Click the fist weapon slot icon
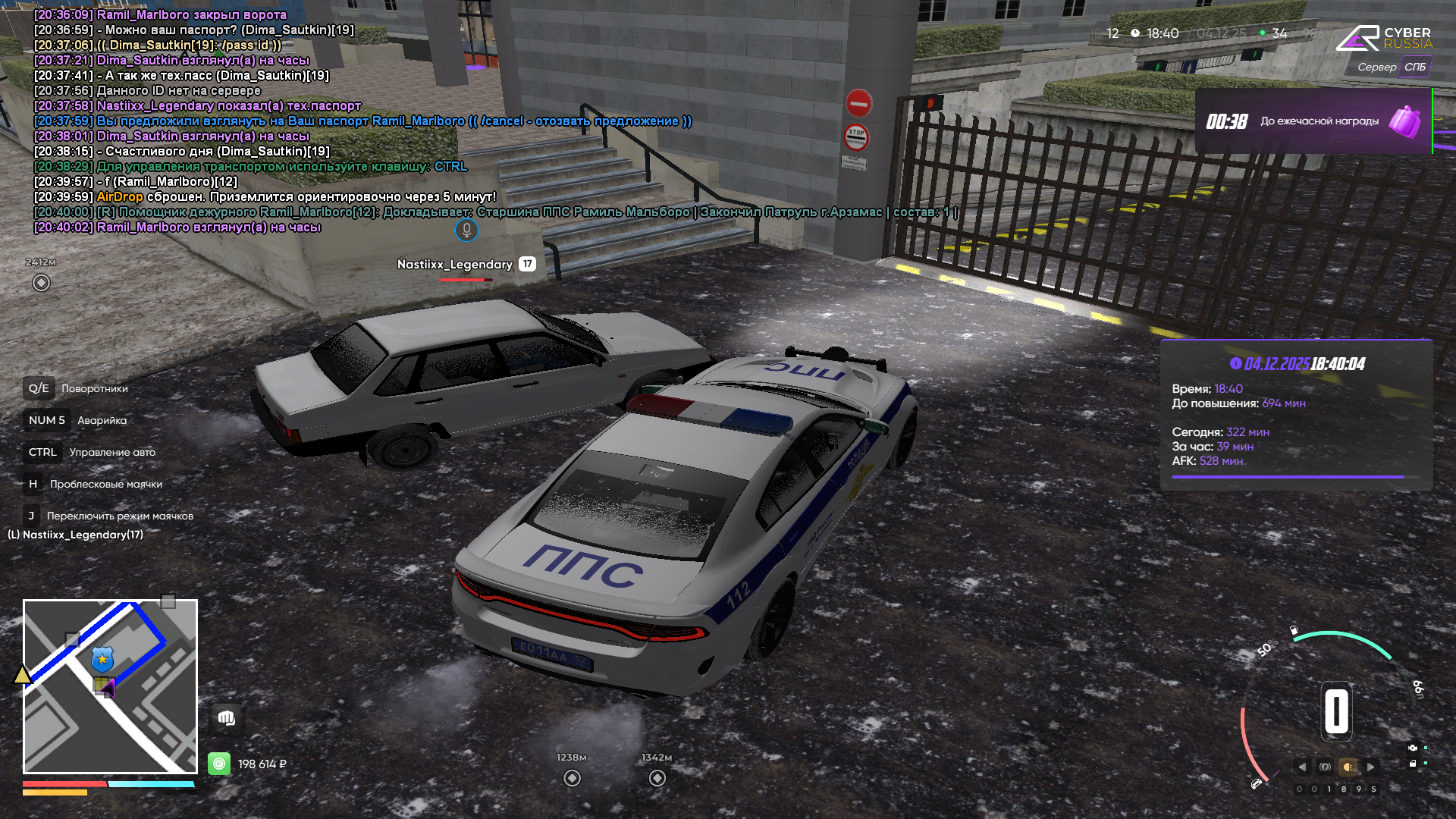 tap(226, 718)
